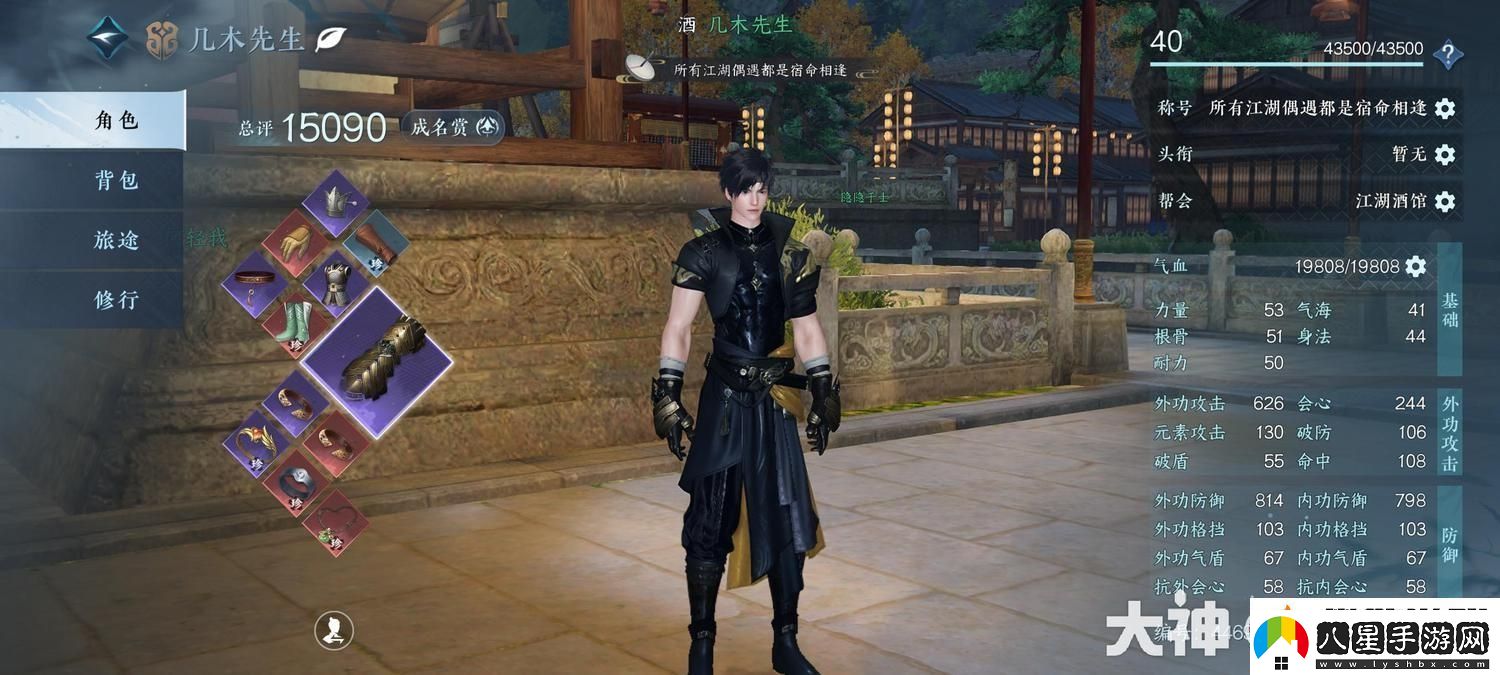Open the 气血 health settings gear
This screenshot has height=675, width=1500.
tap(1415, 266)
